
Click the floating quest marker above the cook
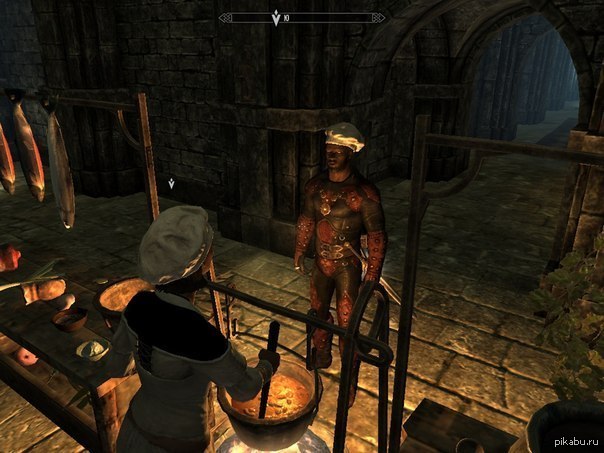(x=172, y=184)
